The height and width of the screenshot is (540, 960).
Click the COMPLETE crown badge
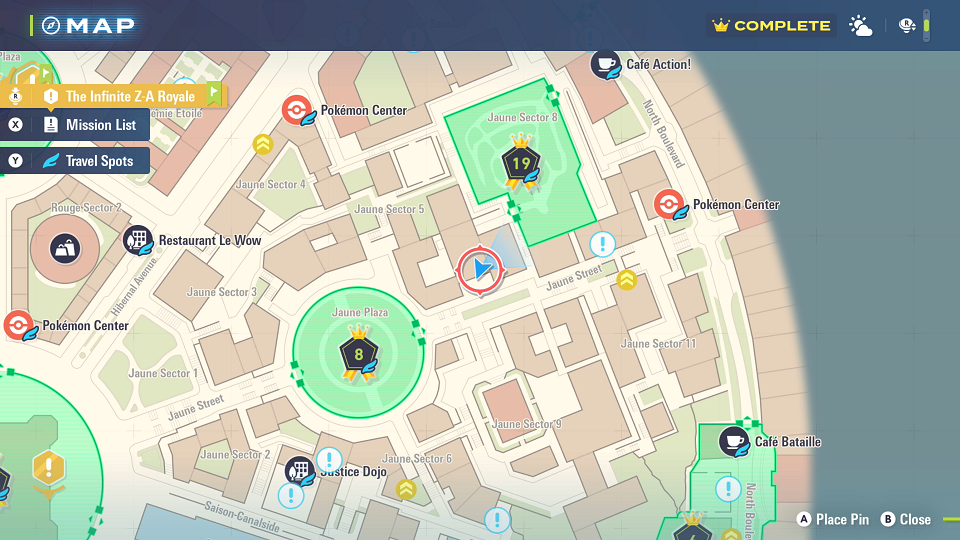point(770,26)
